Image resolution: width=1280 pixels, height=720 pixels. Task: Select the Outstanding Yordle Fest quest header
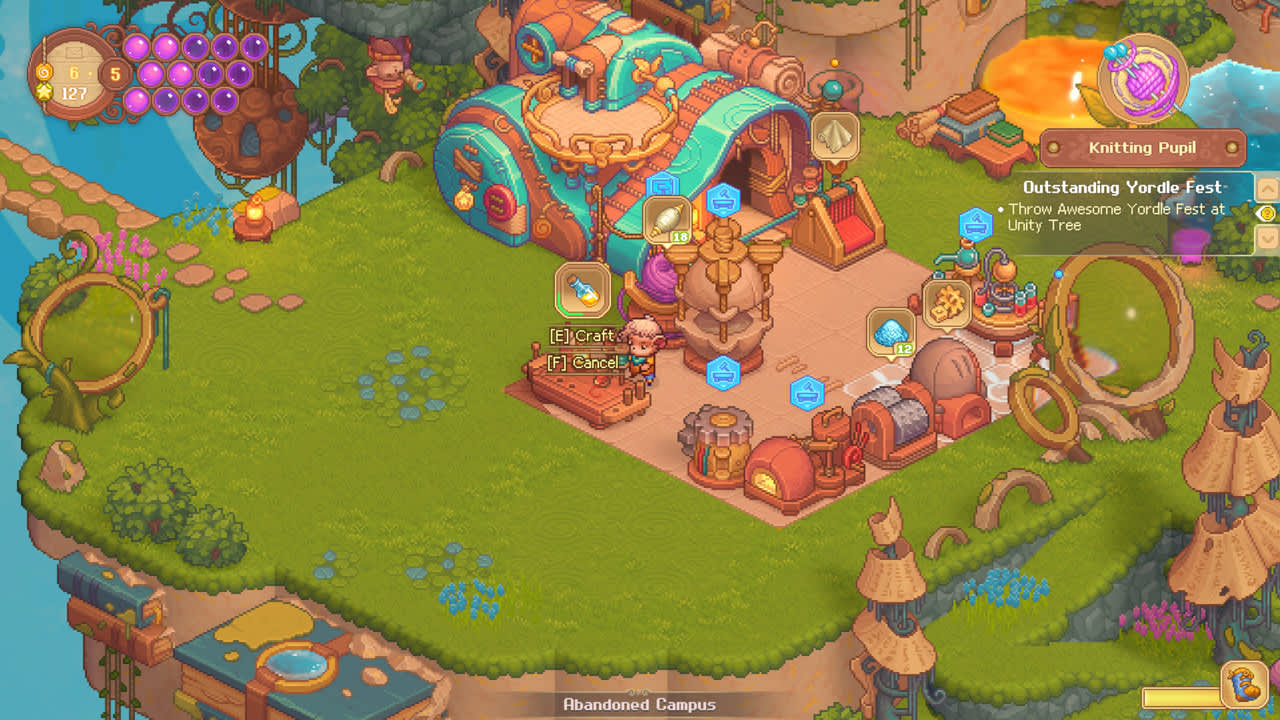click(x=1124, y=187)
